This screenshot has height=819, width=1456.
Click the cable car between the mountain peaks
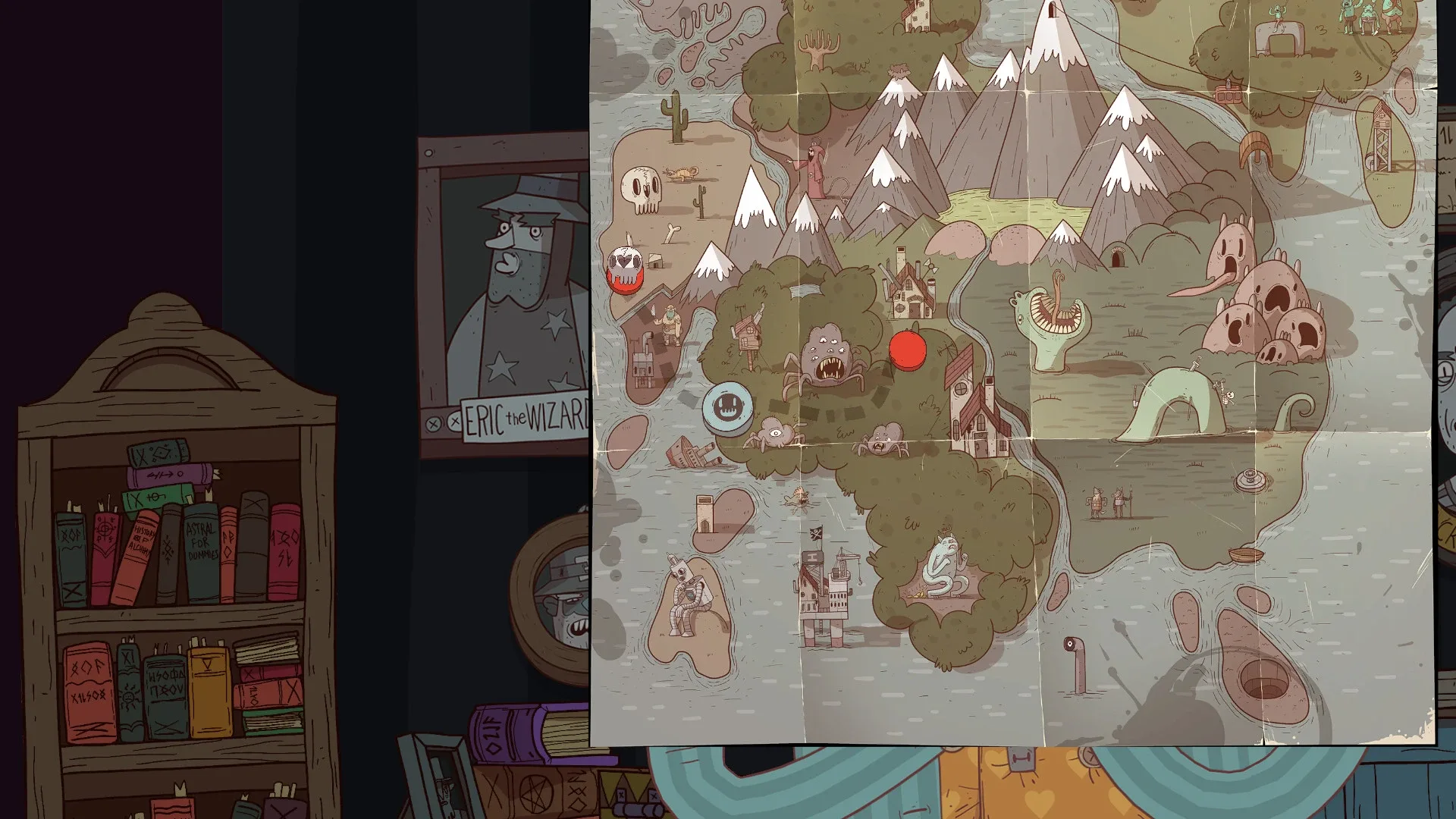(1226, 95)
